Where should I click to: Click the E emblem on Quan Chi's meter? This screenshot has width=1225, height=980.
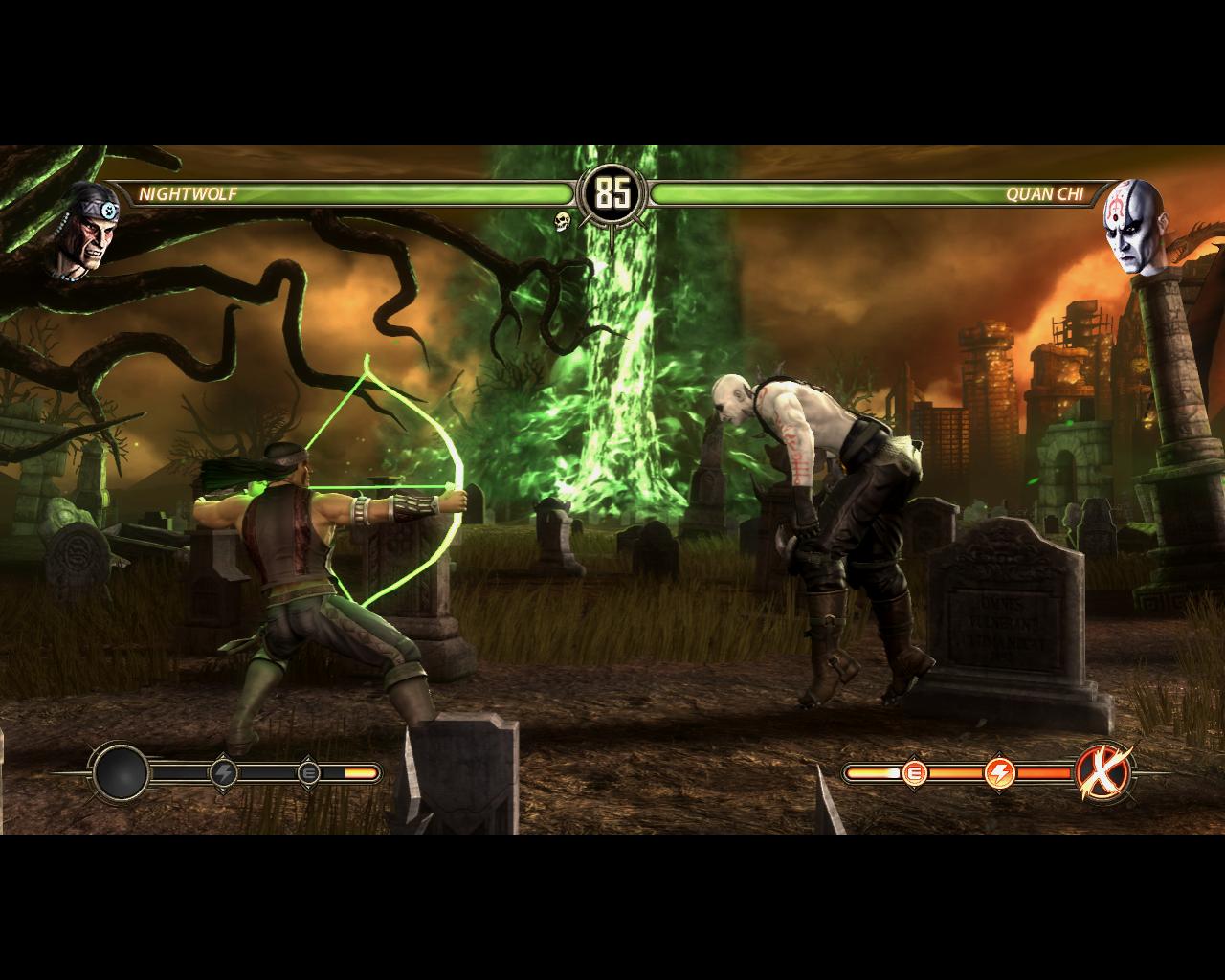(x=915, y=771)
